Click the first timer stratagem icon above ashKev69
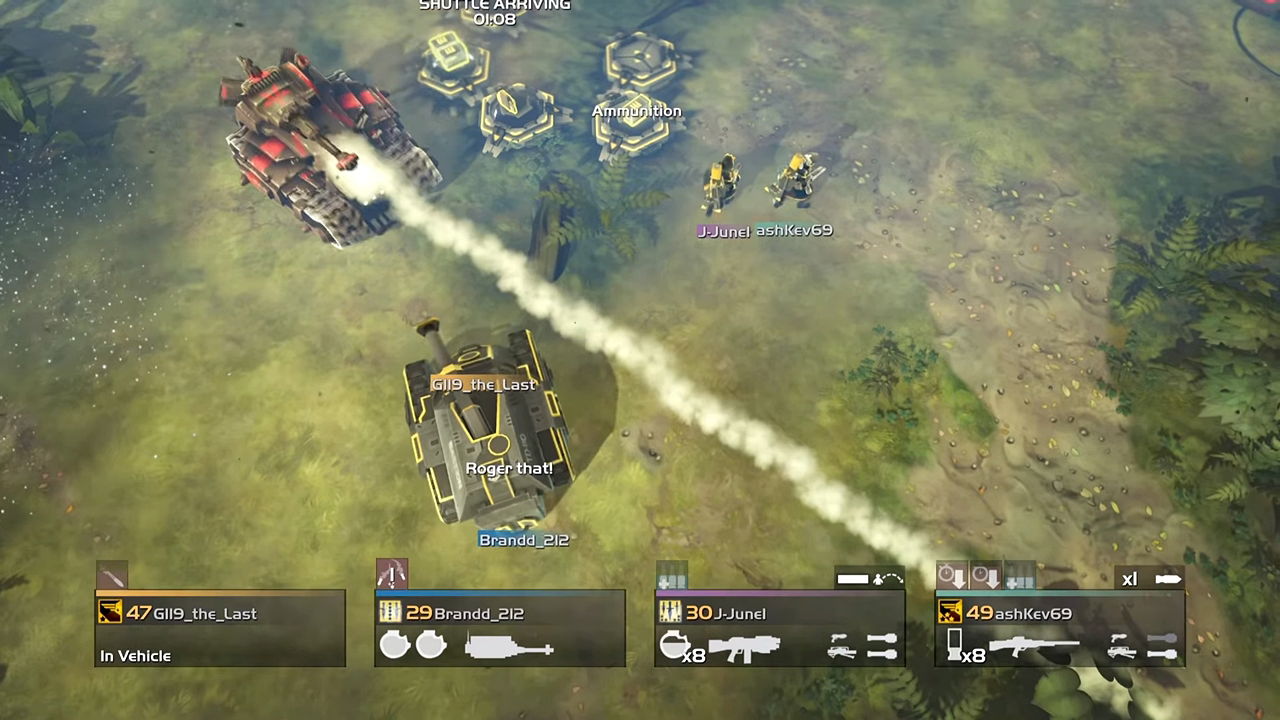Screen dimensions: 1280x720 951,576
